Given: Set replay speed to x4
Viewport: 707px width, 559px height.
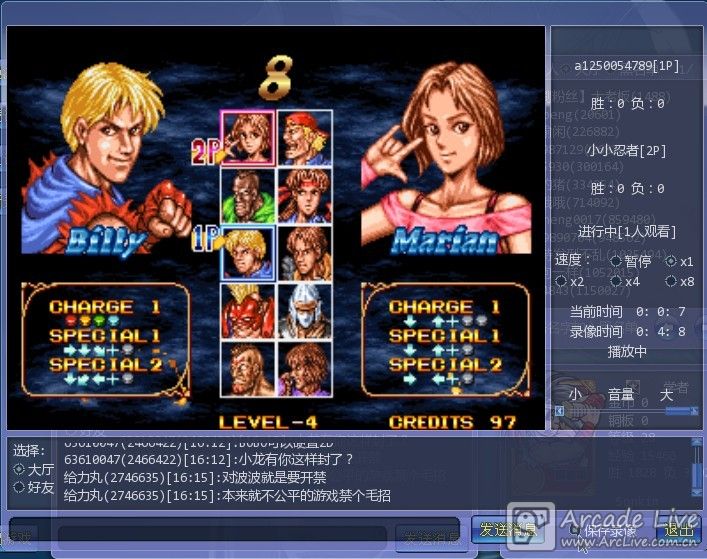Looking at the screenshot, I should 616,282.
